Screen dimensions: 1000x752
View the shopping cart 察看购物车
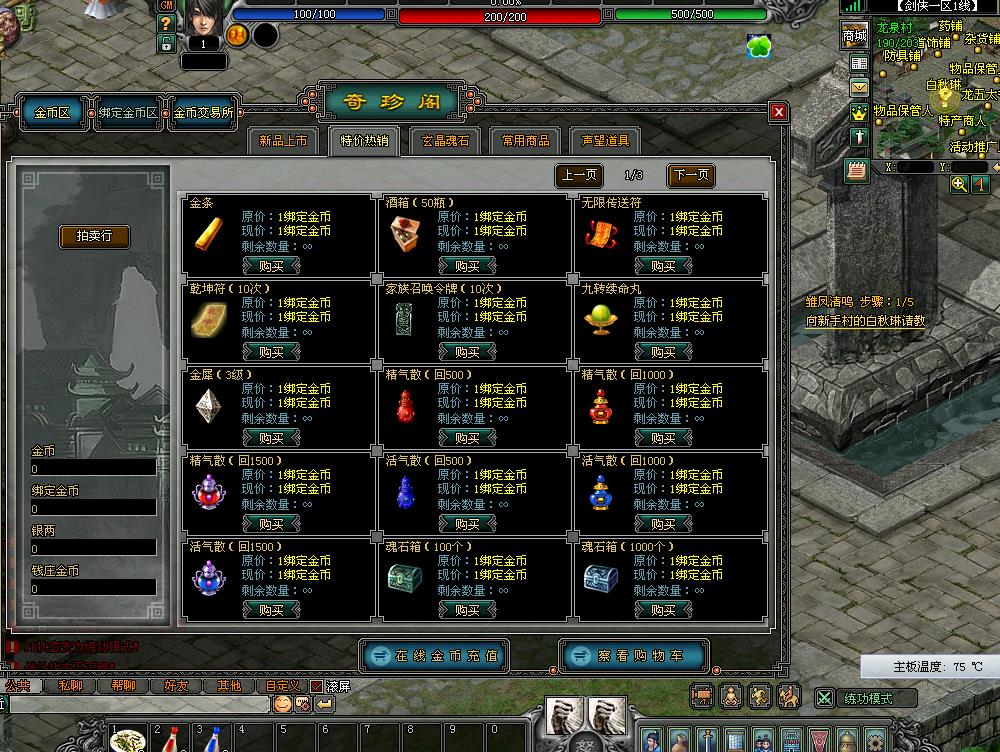[x=635, y=656]
